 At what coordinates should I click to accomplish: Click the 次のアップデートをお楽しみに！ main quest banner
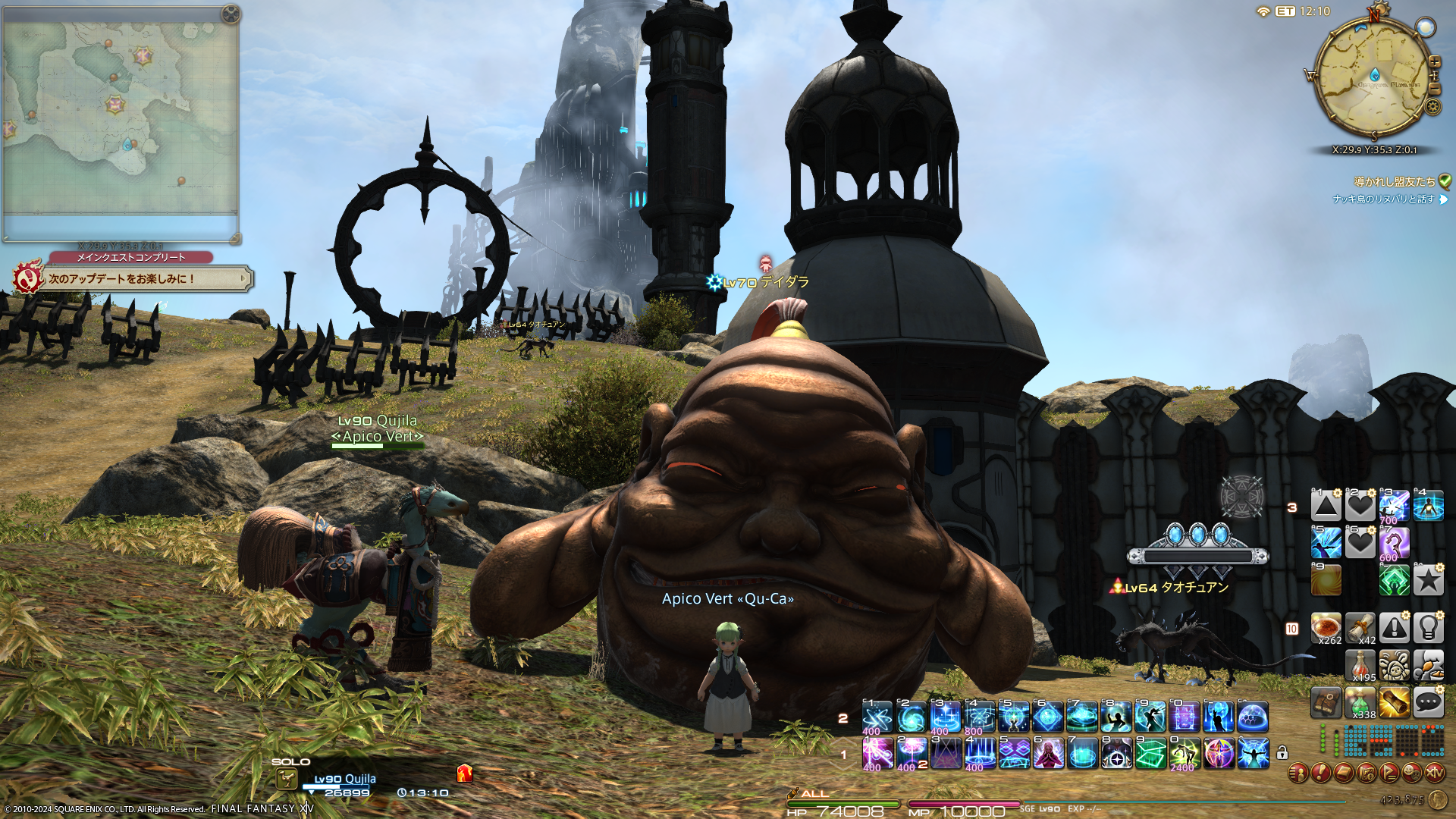pyautogui.click(x=133, y=279)
